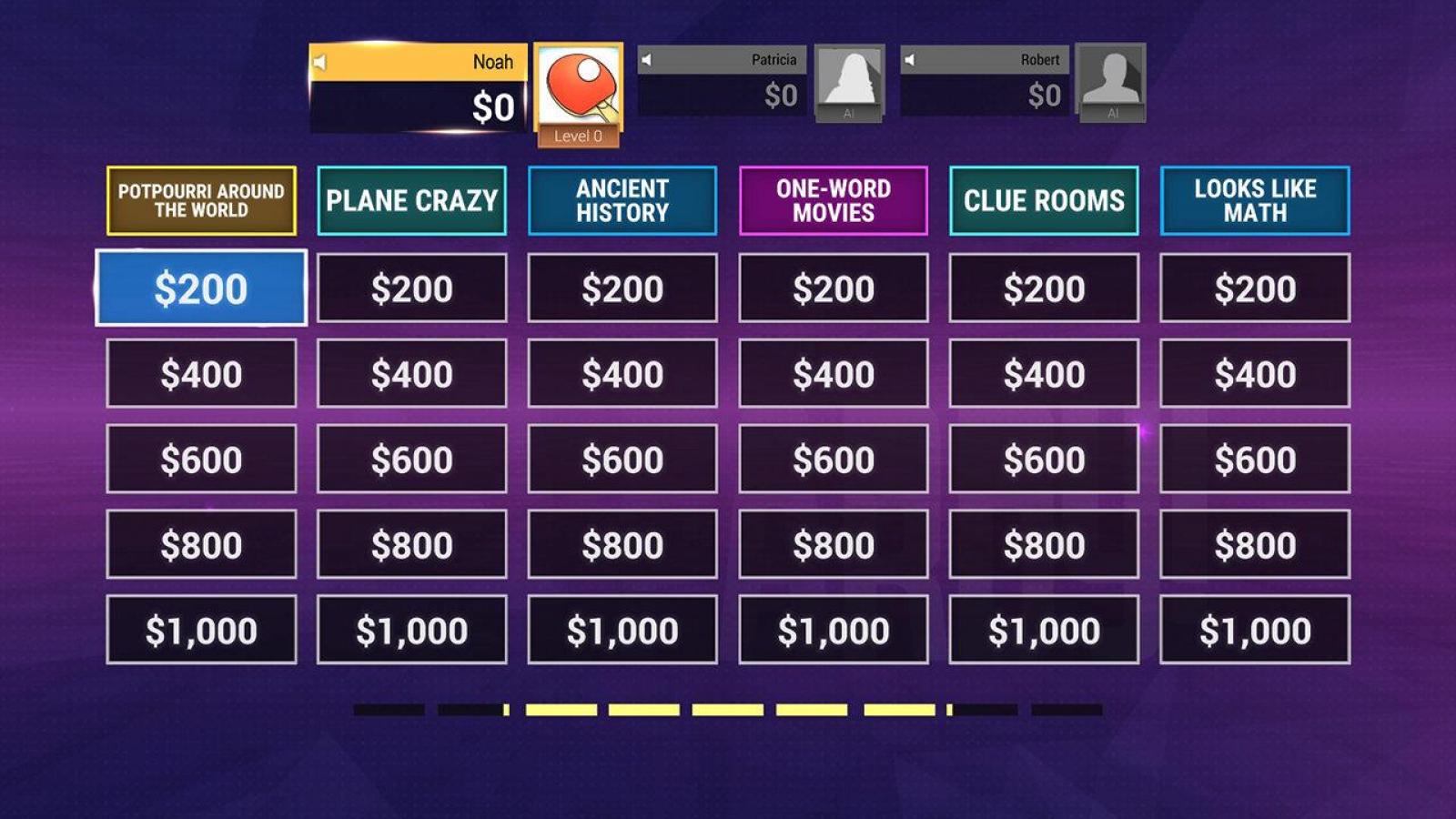The height and width of the screenshot is (819, 1456).
Task: Pick Looks Like Math for $200
Action: 1255,288
